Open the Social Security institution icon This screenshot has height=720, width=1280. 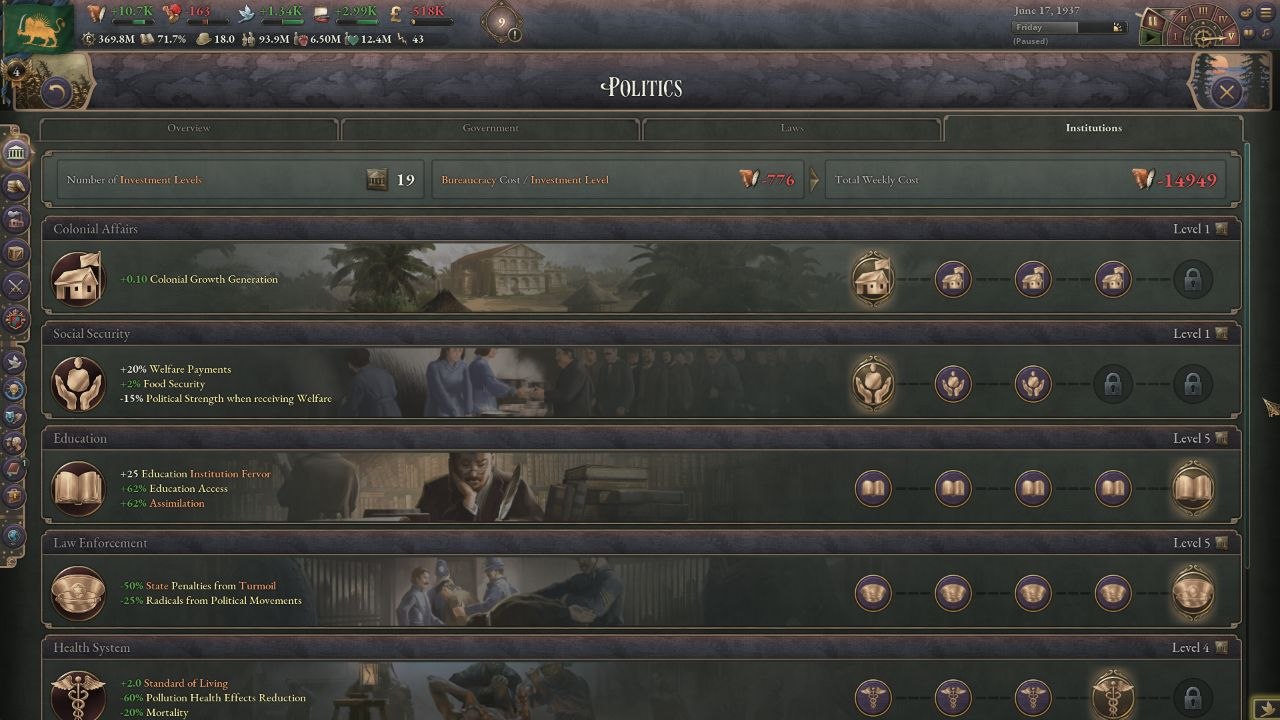coord(78,384)
